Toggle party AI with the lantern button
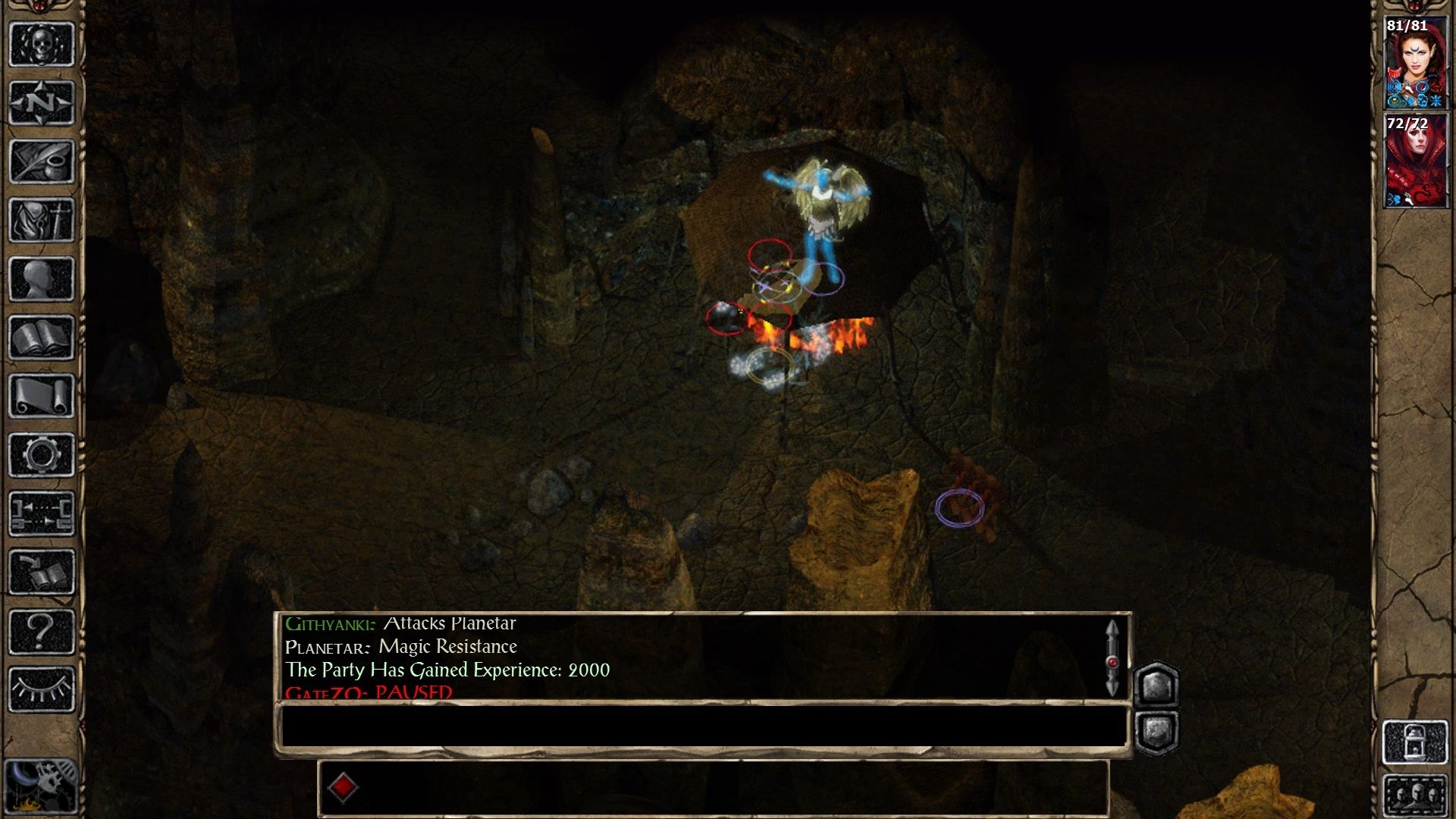 (1415, 742)
